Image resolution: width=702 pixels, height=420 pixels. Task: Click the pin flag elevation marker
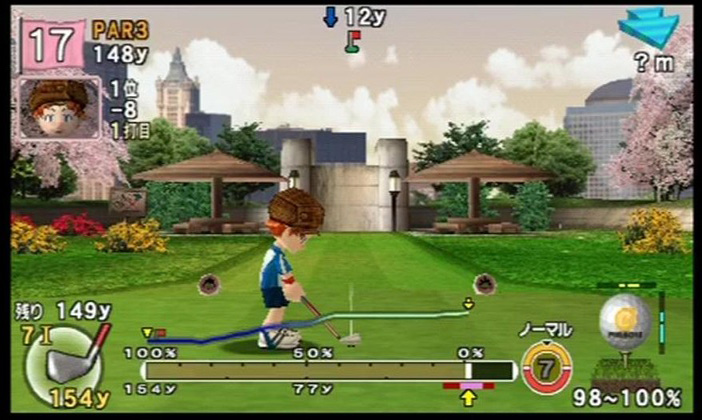point(353,42)
